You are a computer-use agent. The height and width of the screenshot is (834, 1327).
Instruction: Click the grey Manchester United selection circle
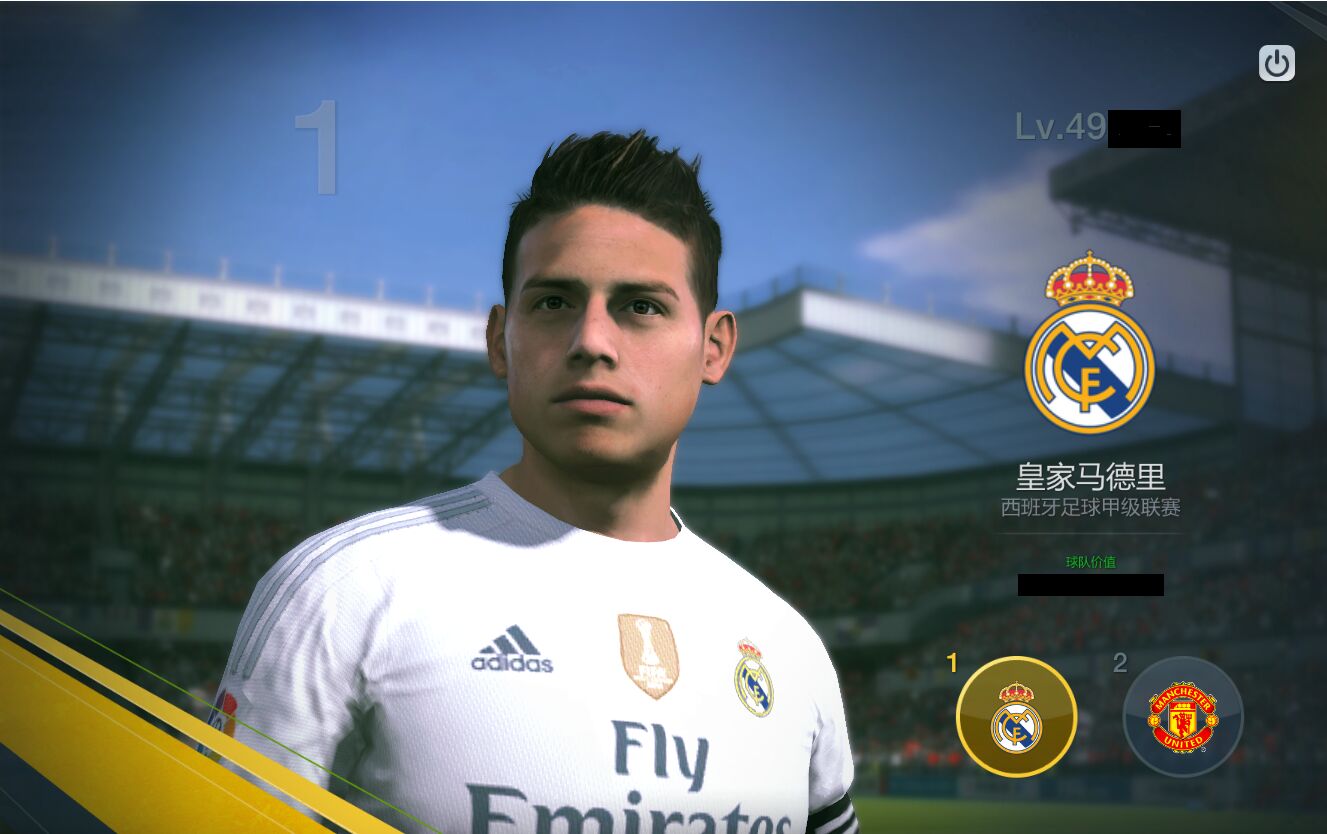[1180, 718]
